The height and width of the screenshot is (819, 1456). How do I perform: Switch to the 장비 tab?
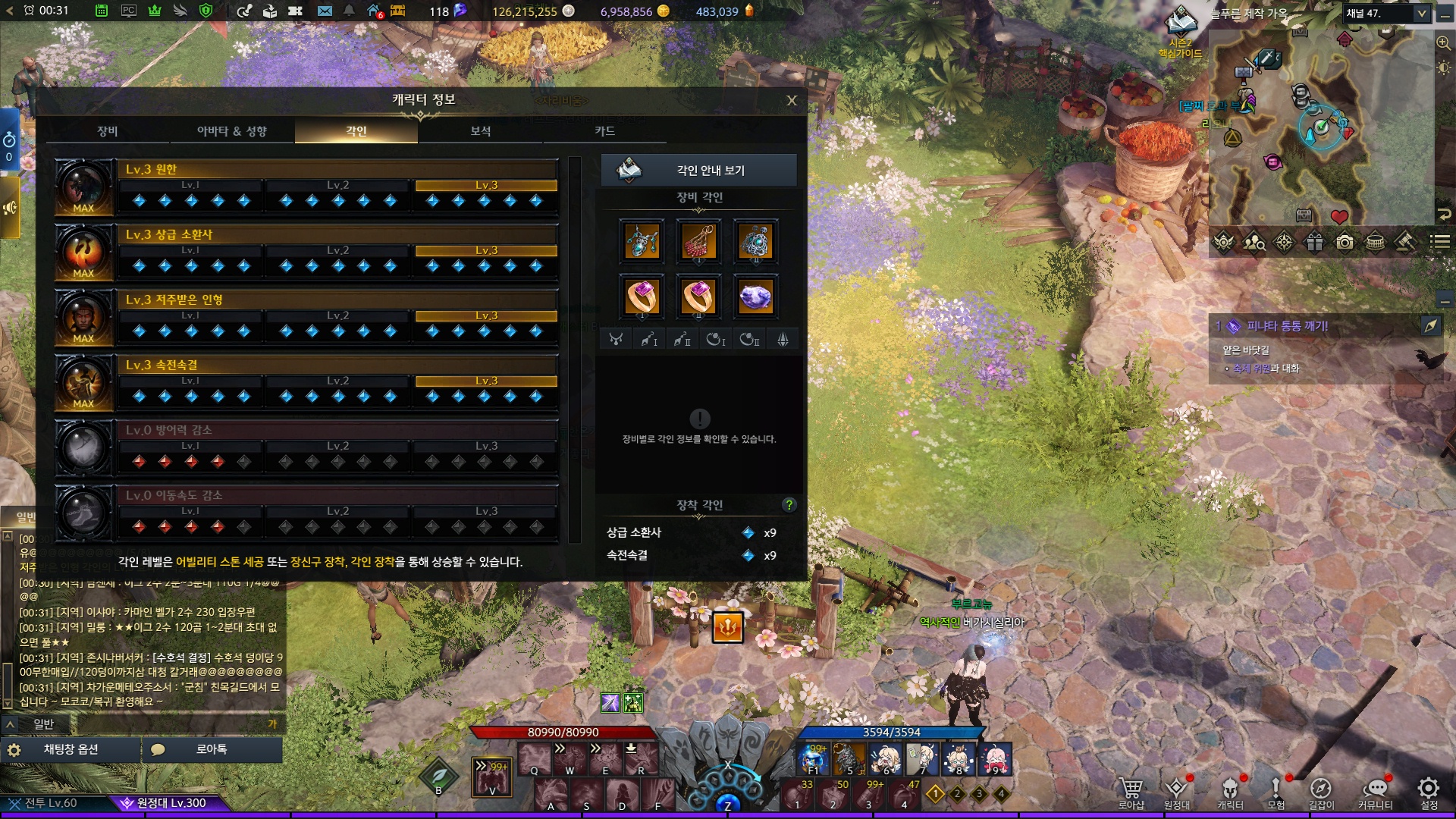point(108,131)
